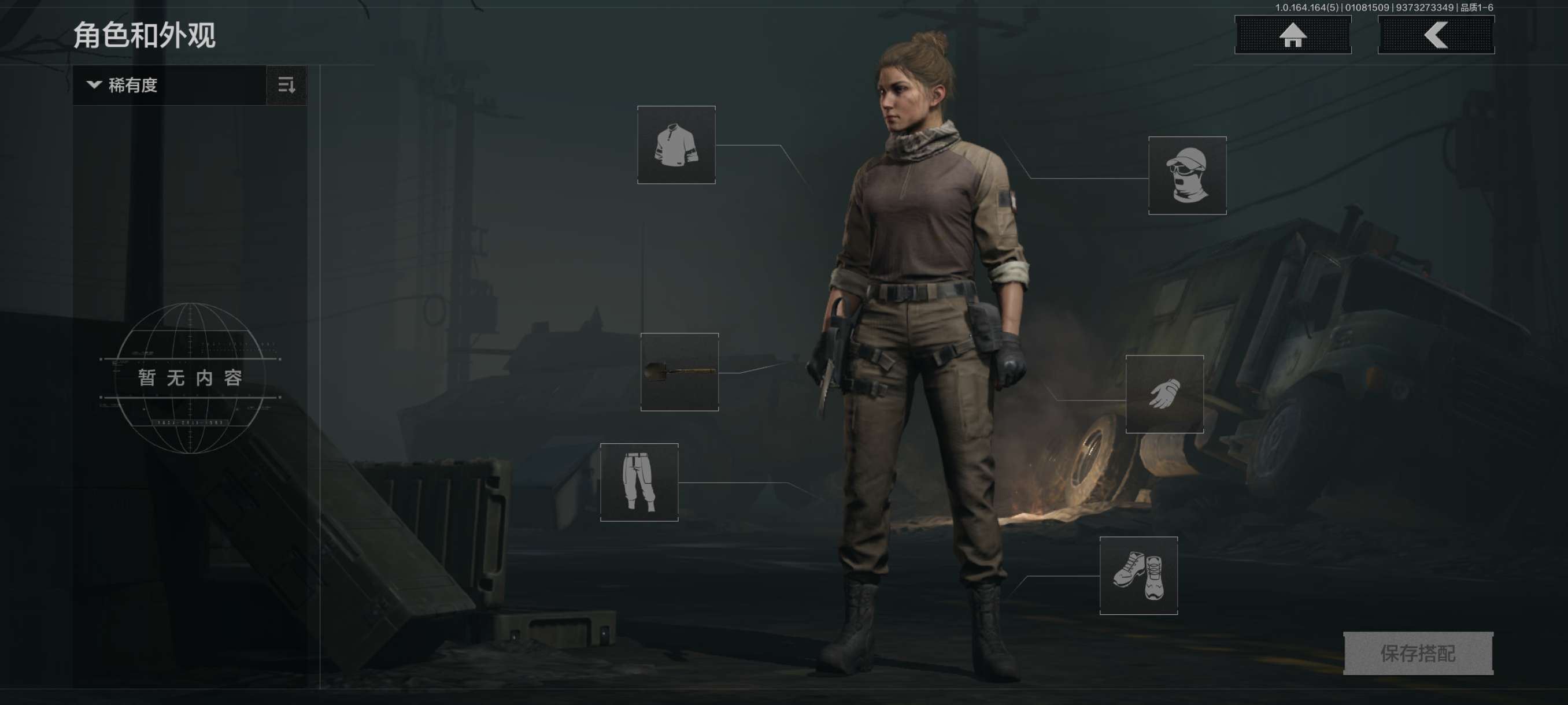Image resolution: width=1568 pixels, height=705 pixels.
Task: Select the pants slot
Action: [638, 482]
